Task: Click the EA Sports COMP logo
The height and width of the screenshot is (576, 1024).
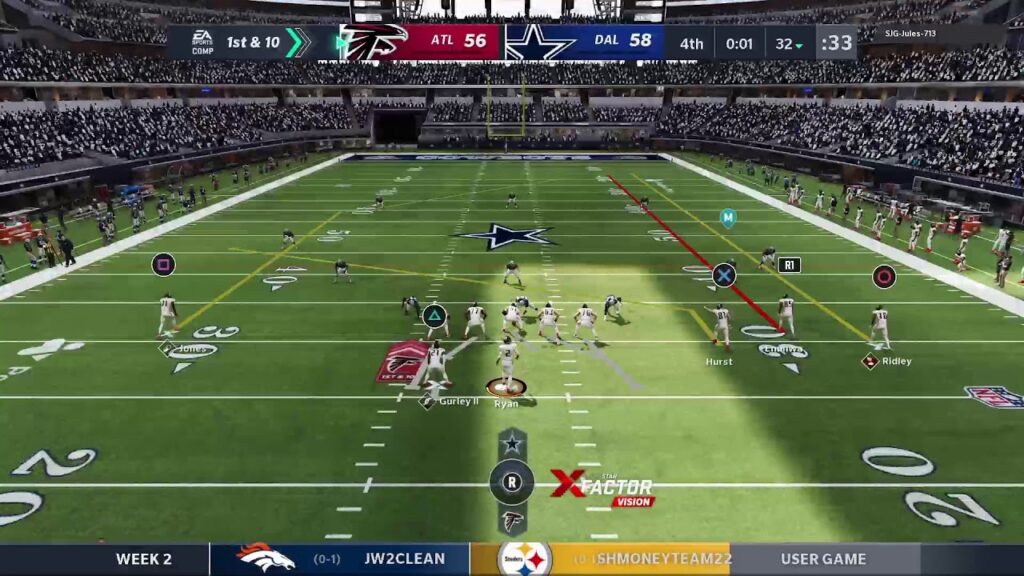Action: pyautogui.click(x=202, y=42)
